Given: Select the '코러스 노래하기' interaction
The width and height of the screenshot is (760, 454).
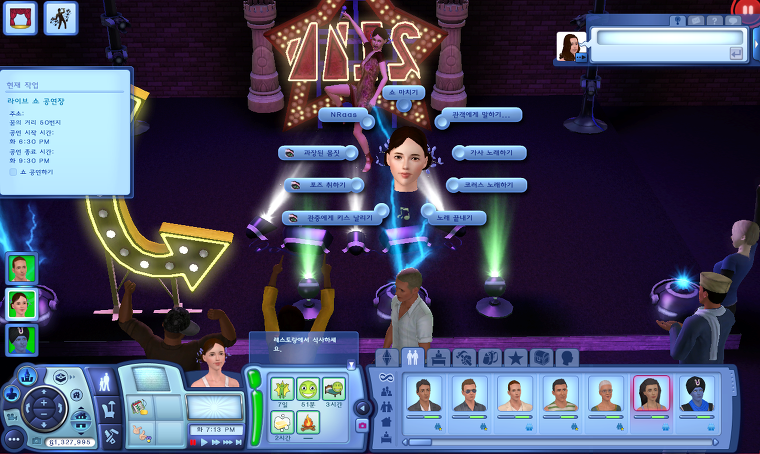Looking at the screenshot, I should tap(492, 185).
